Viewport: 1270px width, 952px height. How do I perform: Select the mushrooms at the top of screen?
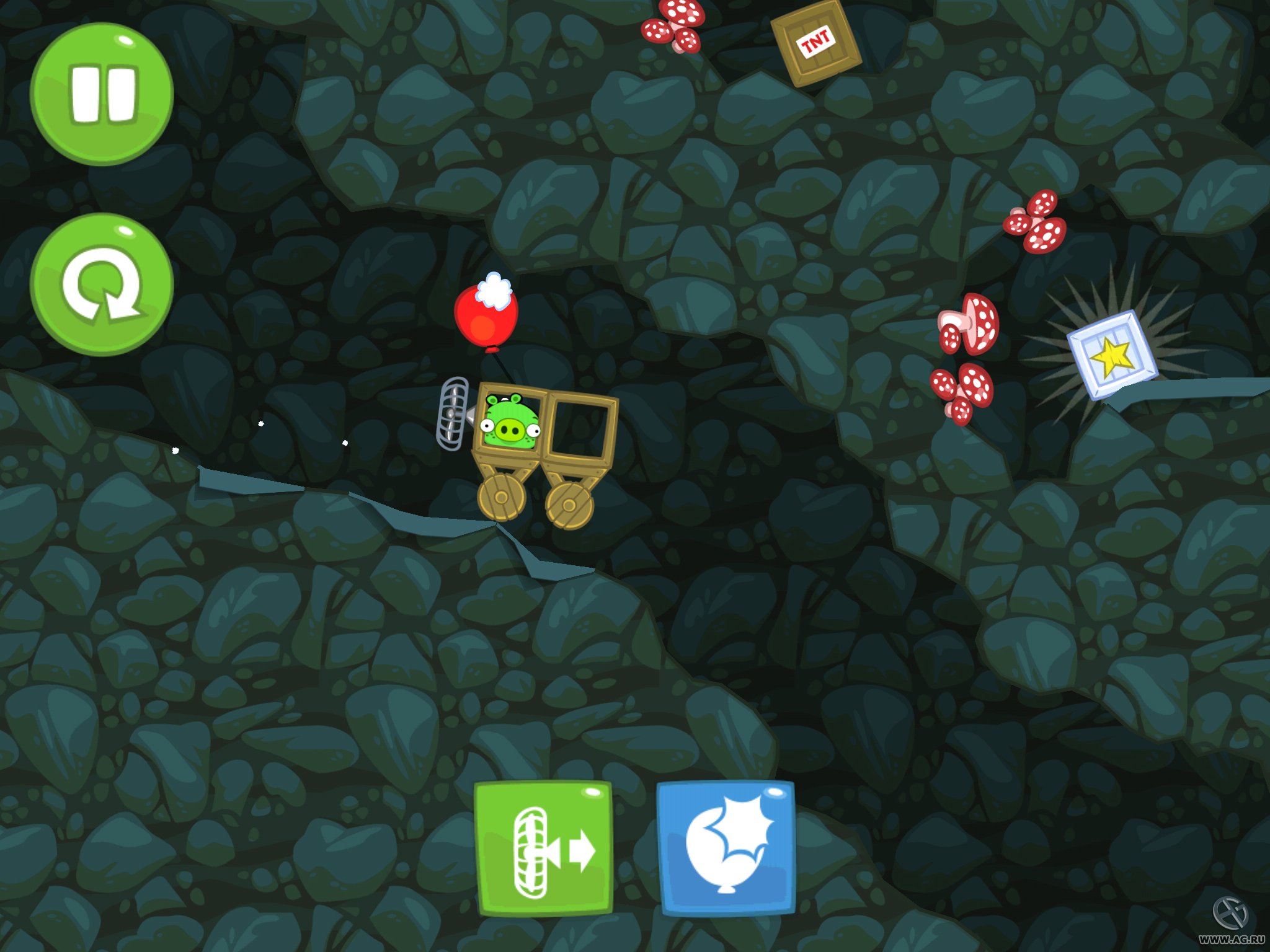click(673, 25)
